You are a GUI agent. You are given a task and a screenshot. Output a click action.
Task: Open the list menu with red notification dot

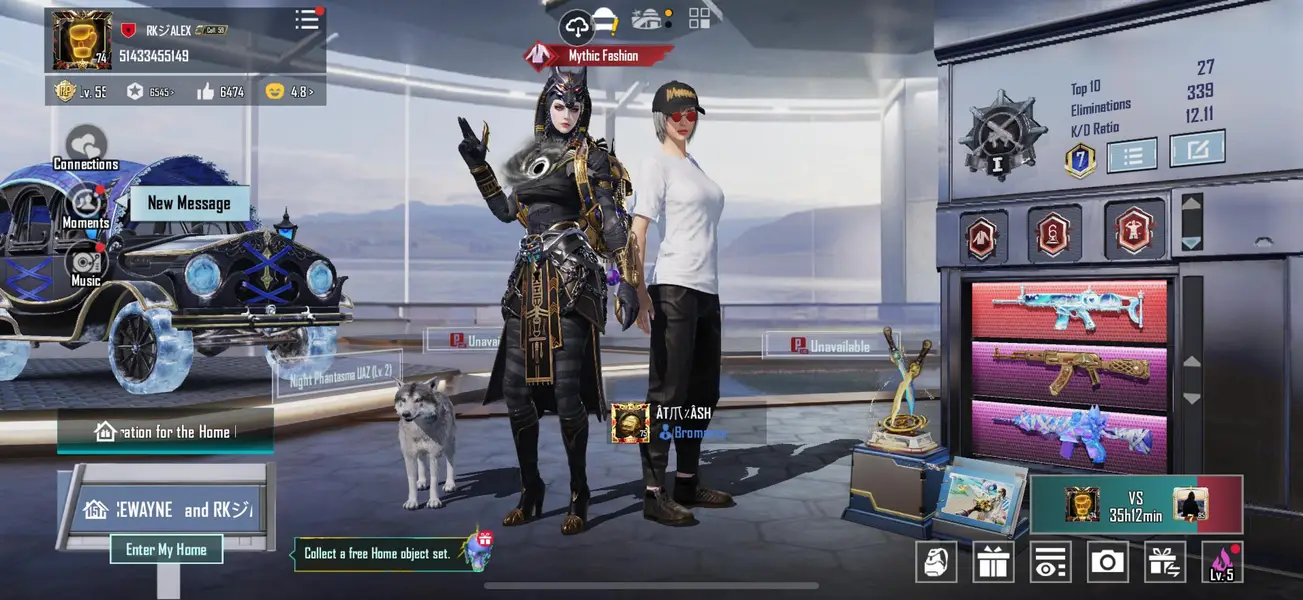307,20
